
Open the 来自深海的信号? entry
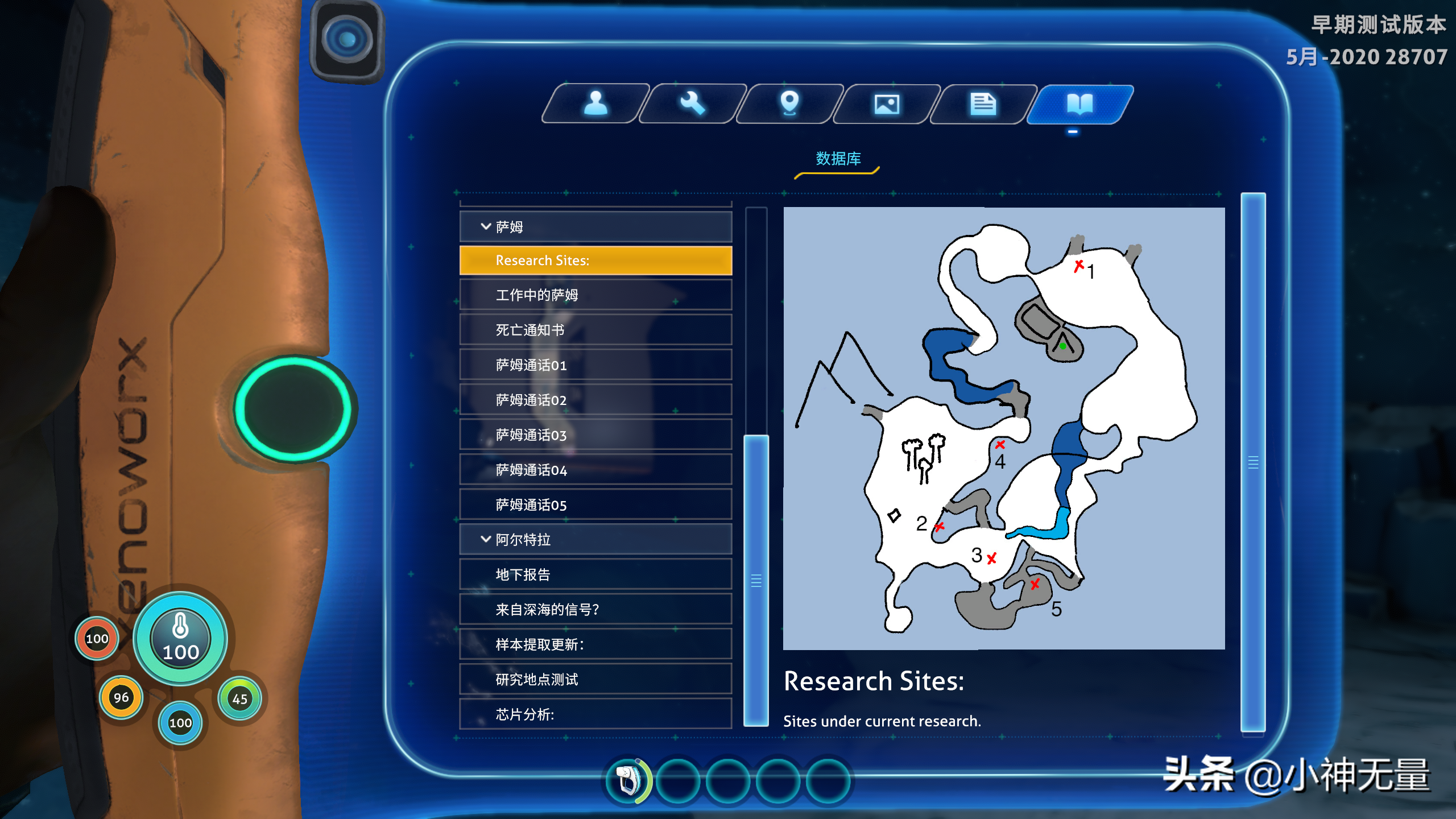click(595, 609)
